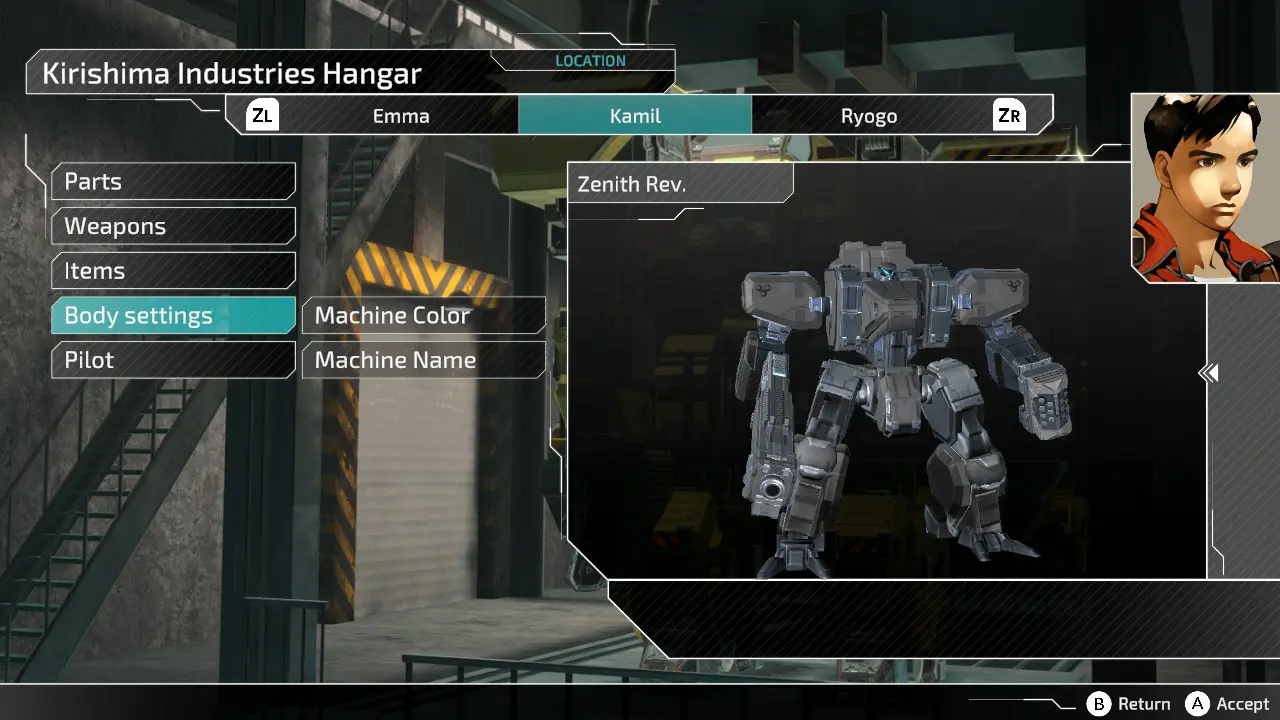Click the Body settings entry
Viewport: 1280px width, 720px height.
[x=173, y=316]
